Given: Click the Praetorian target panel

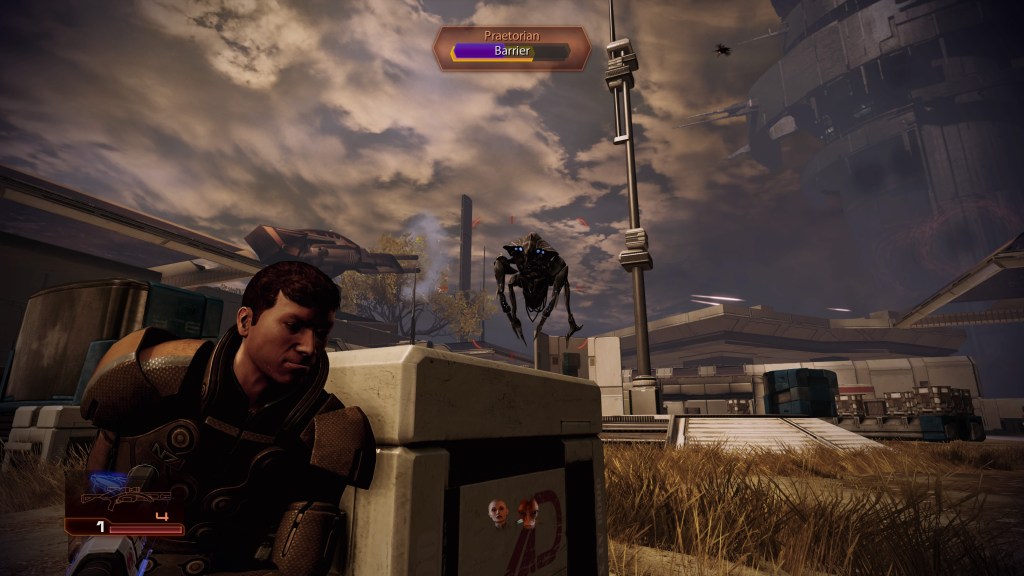Looking at the screenshot, I should pos(511,47).
